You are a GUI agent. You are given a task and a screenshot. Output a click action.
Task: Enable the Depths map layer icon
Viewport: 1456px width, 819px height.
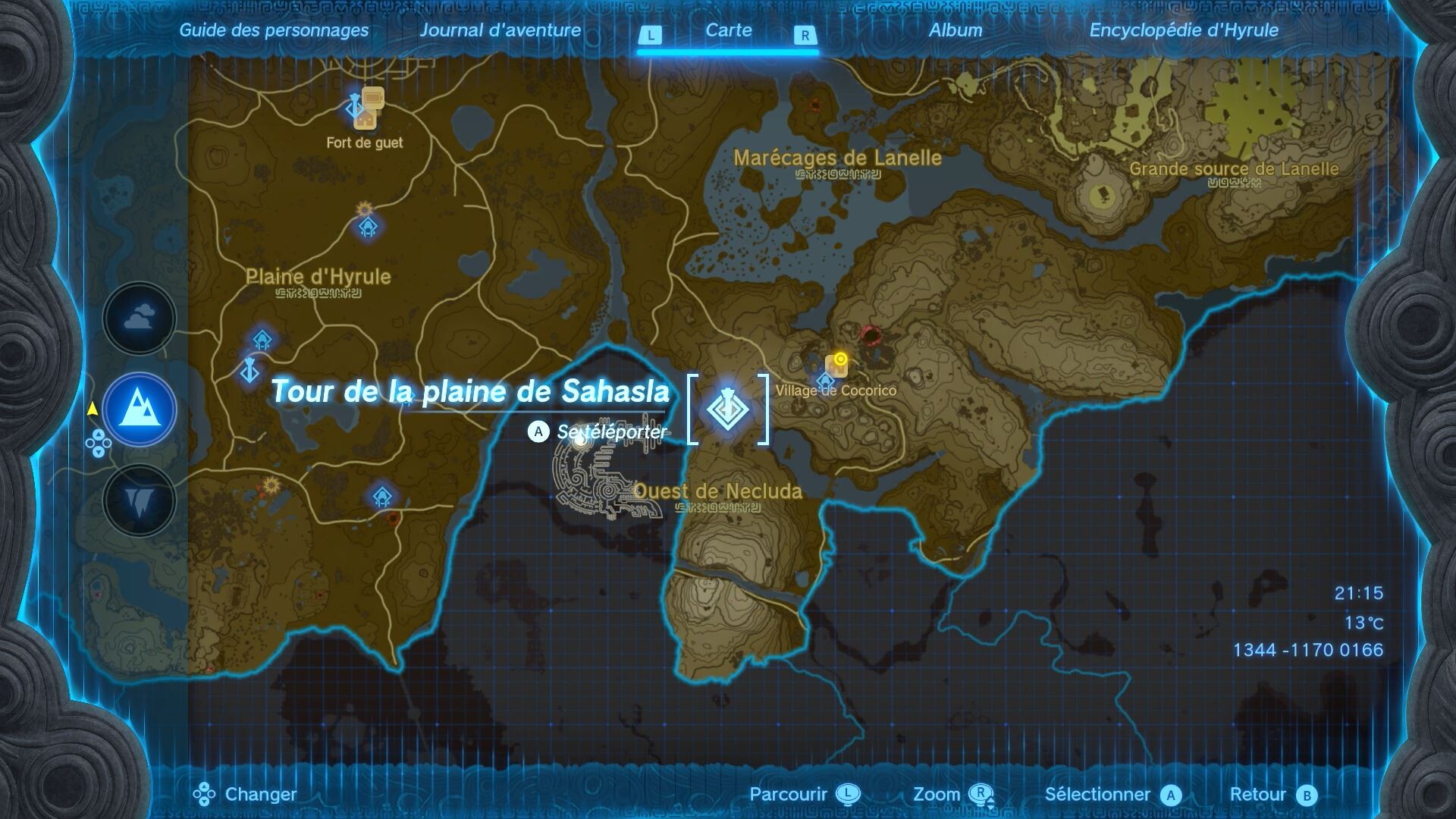pyautogui.click(x=139, y=497)
